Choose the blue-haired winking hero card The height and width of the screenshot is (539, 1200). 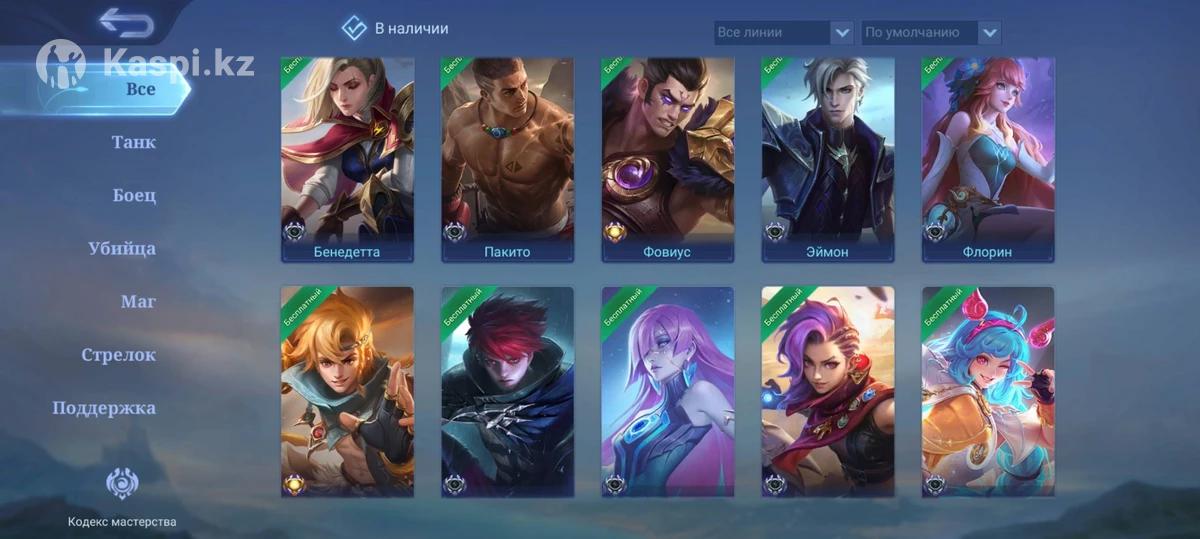click(987, 392)
